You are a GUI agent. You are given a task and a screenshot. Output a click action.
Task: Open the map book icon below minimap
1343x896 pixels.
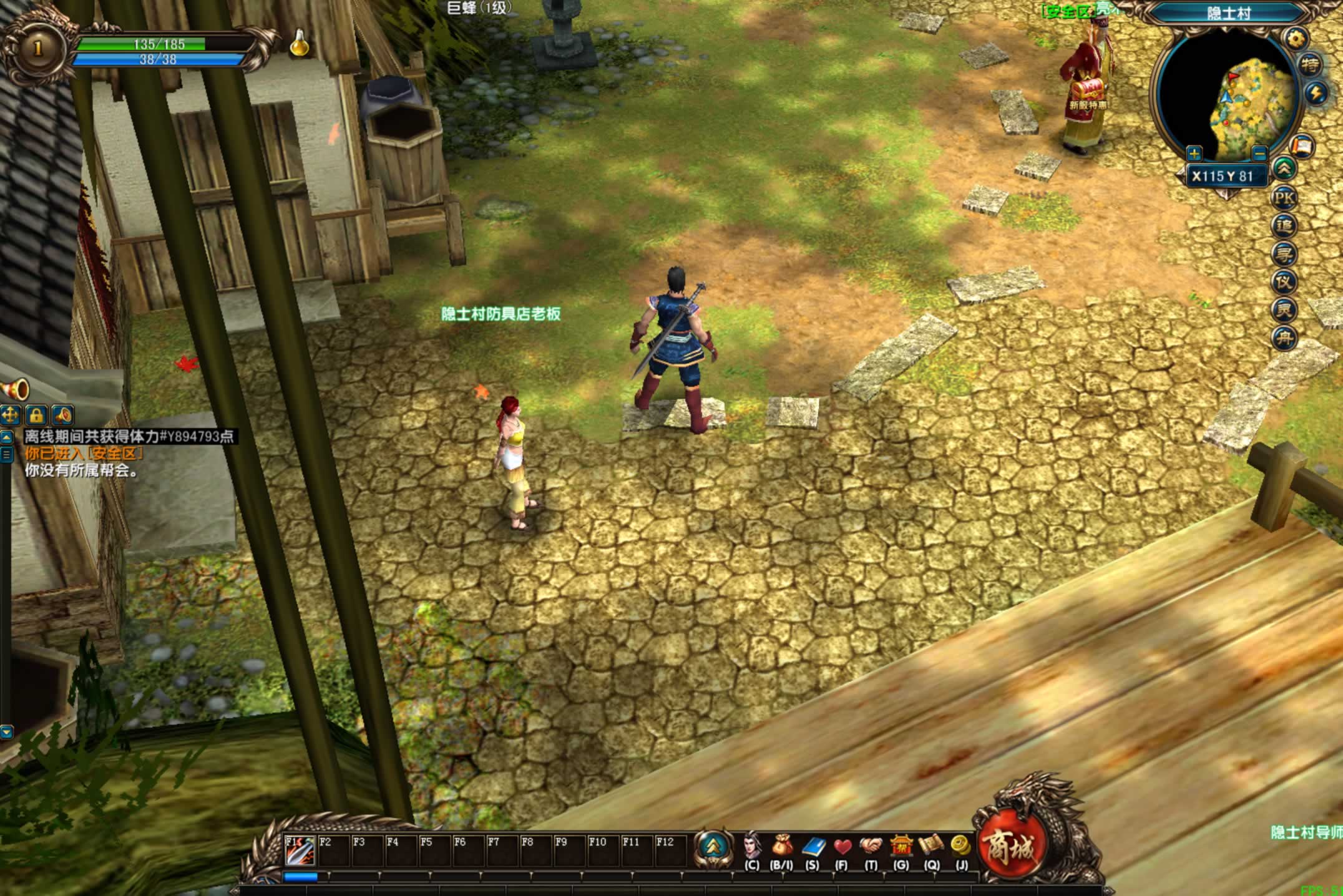click(x=1302, y=147)
